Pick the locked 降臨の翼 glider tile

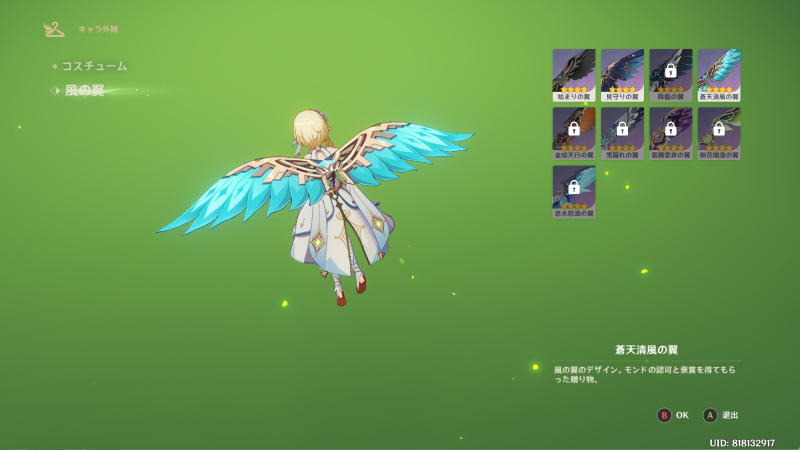pyautogui.click(x=670, y=75)
